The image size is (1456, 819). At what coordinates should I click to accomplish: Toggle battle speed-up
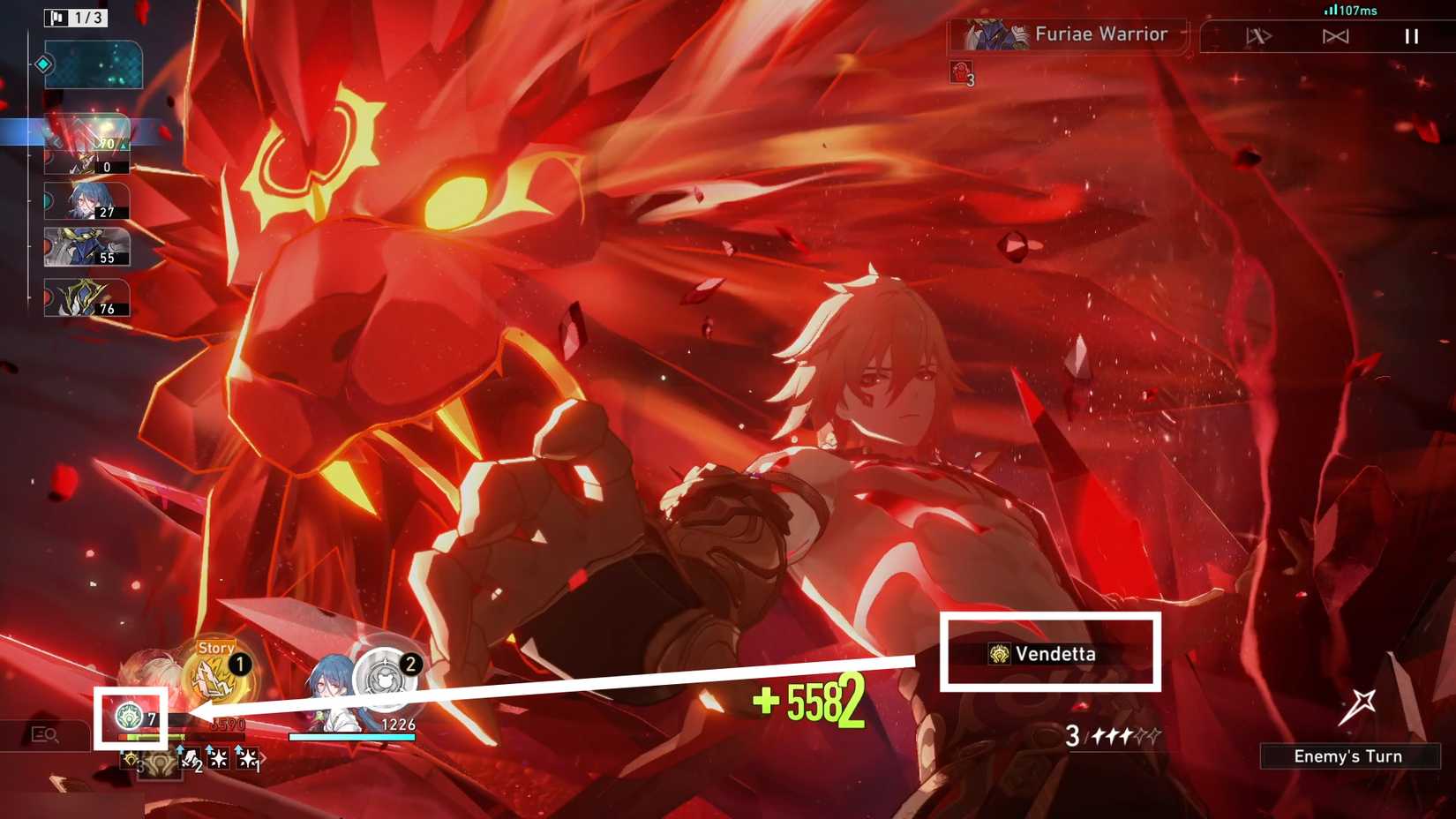tap(1335, 36)
